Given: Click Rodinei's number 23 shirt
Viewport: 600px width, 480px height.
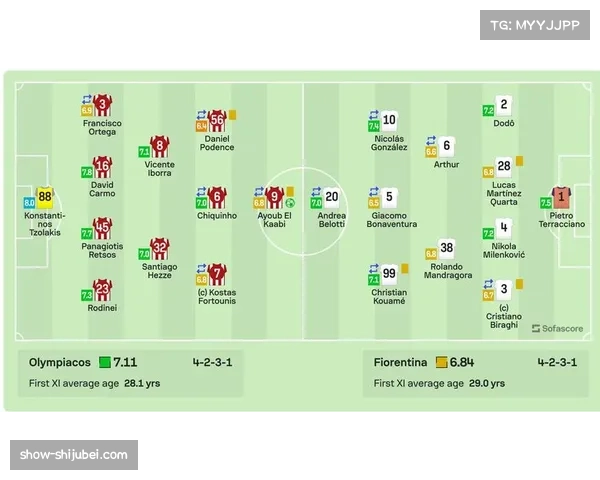Looking at the screenshot, I should click(x=102, y=291).
